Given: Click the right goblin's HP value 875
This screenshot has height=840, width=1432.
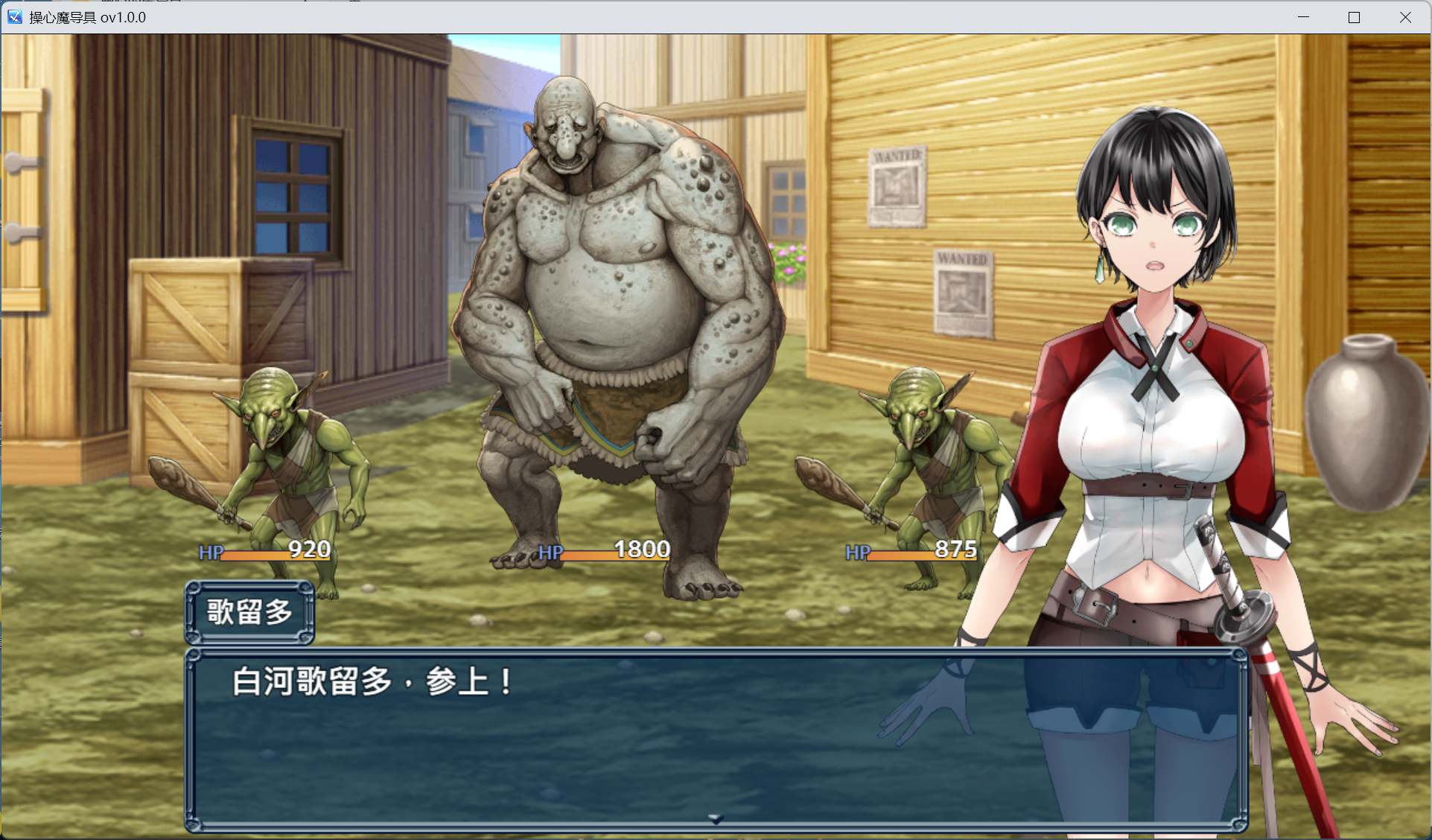Looking at the screenshot, I should click(x=957, y=550).
